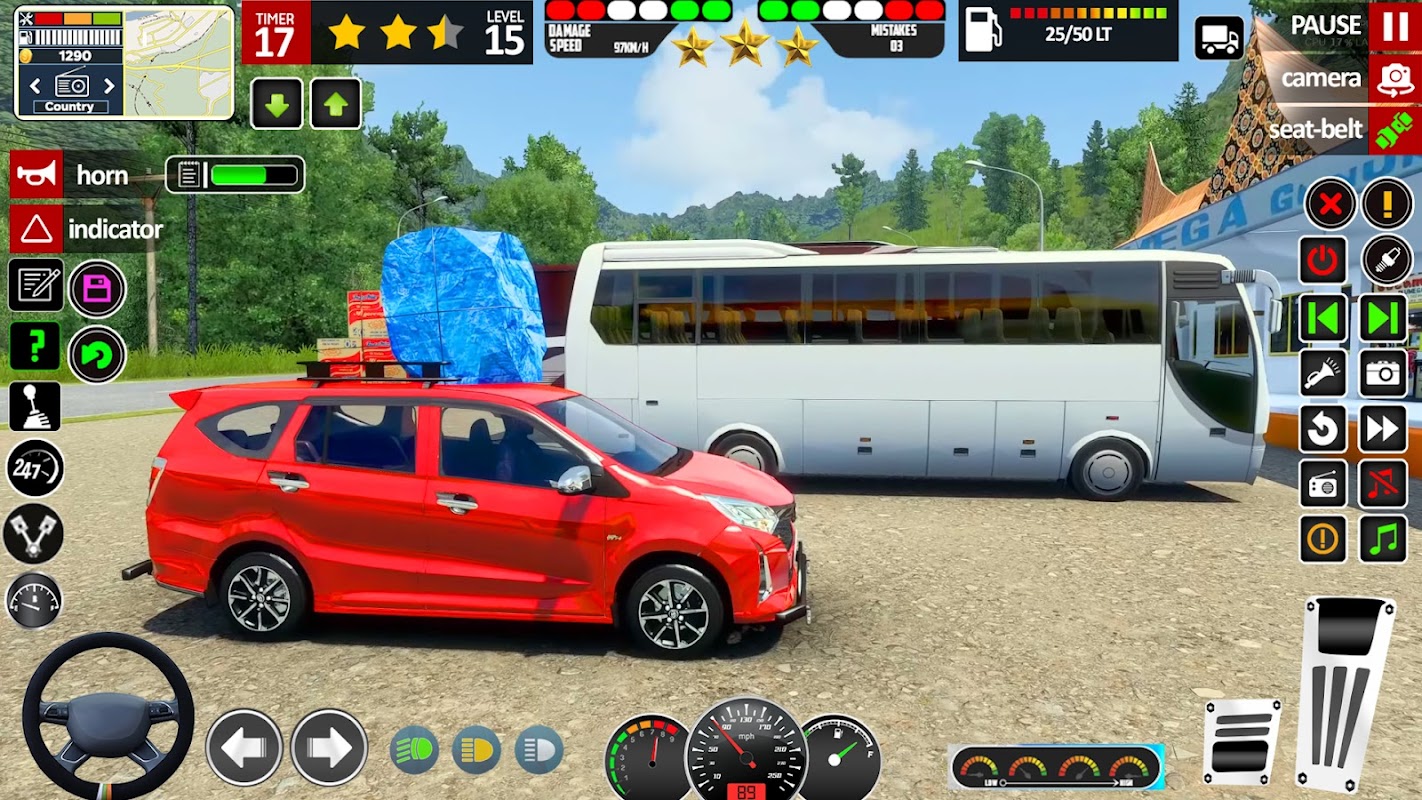This screenshot has width=1422, height=800.
Task: Activate the indicator hazard triangle
Action: 37,229
